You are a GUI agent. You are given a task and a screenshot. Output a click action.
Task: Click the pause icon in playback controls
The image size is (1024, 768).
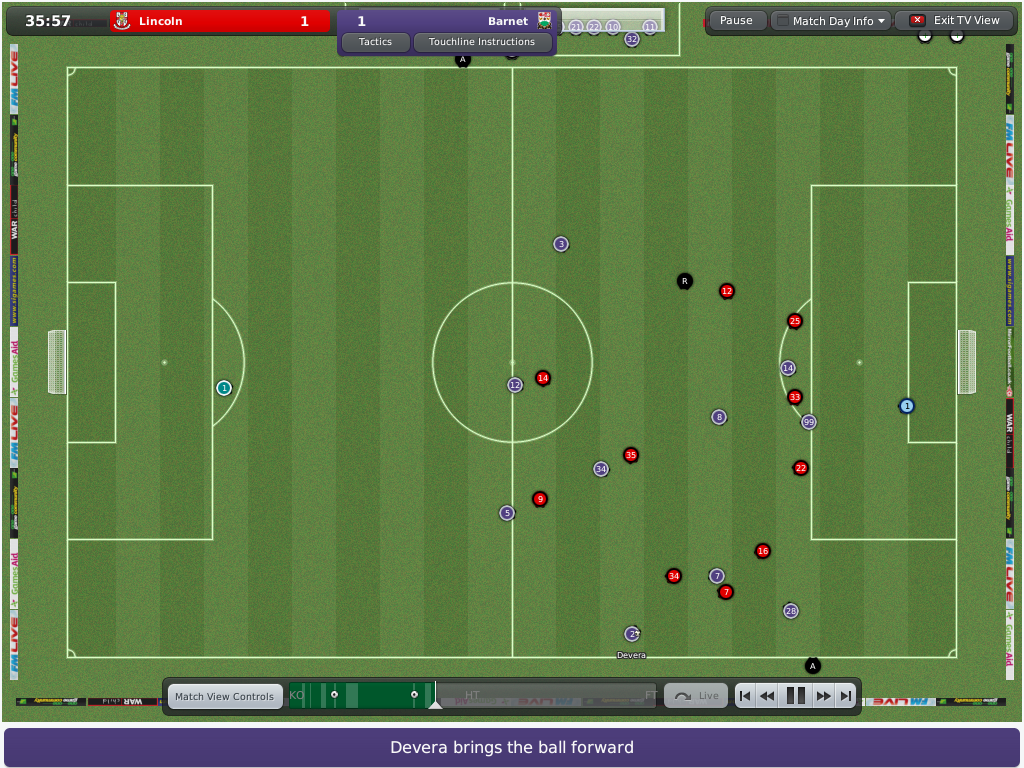pyautogui.click(x=796, y=696)
